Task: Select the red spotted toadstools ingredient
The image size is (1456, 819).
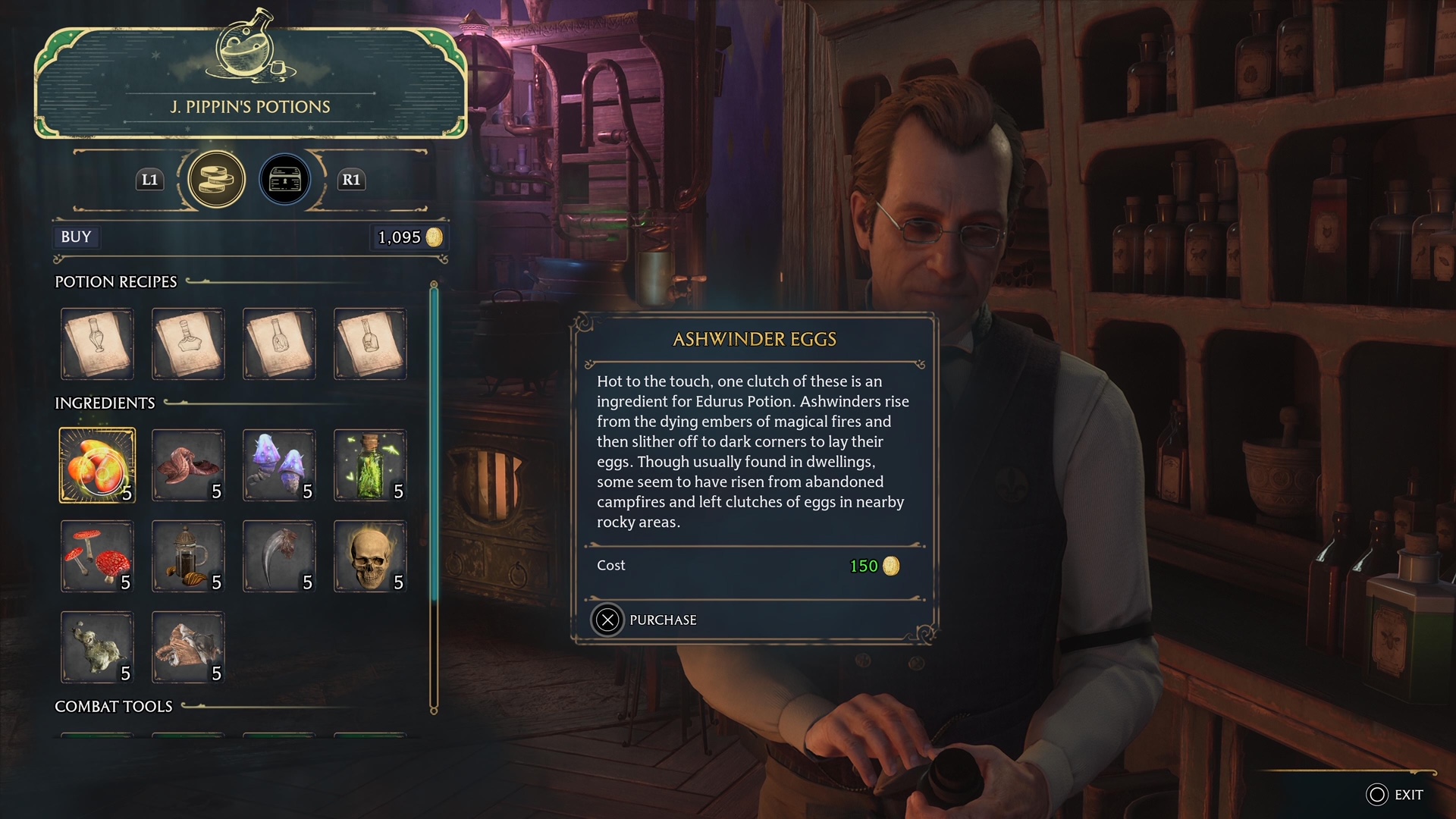Action: (97, 557)
